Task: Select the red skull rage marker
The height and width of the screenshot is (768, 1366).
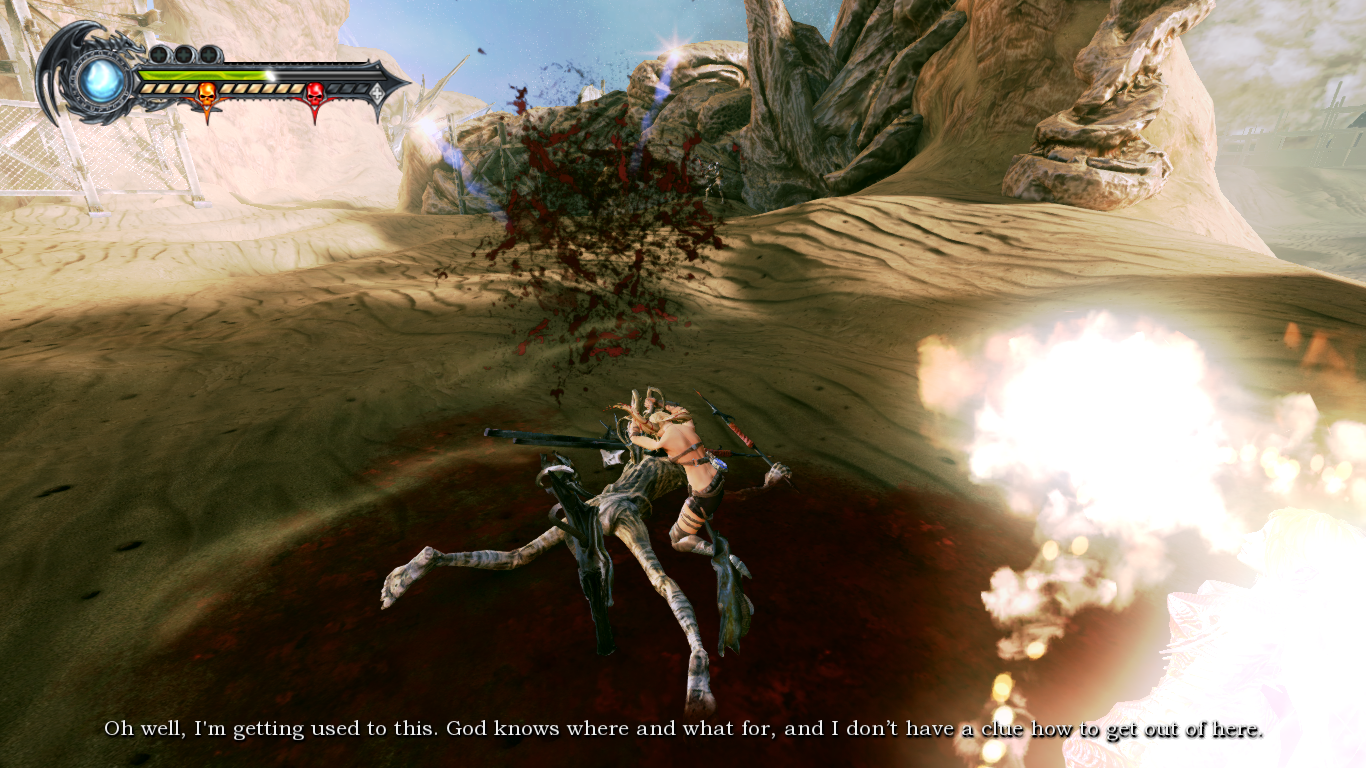Action: [315, 96]
